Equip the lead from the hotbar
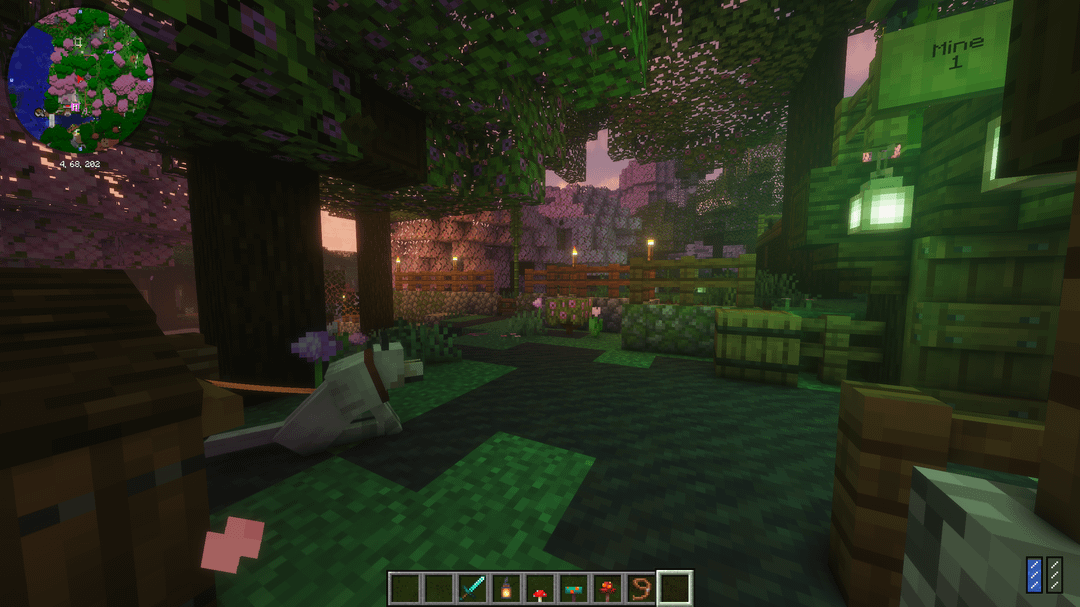Screen dimensions: 1080x607 (641, 588)
